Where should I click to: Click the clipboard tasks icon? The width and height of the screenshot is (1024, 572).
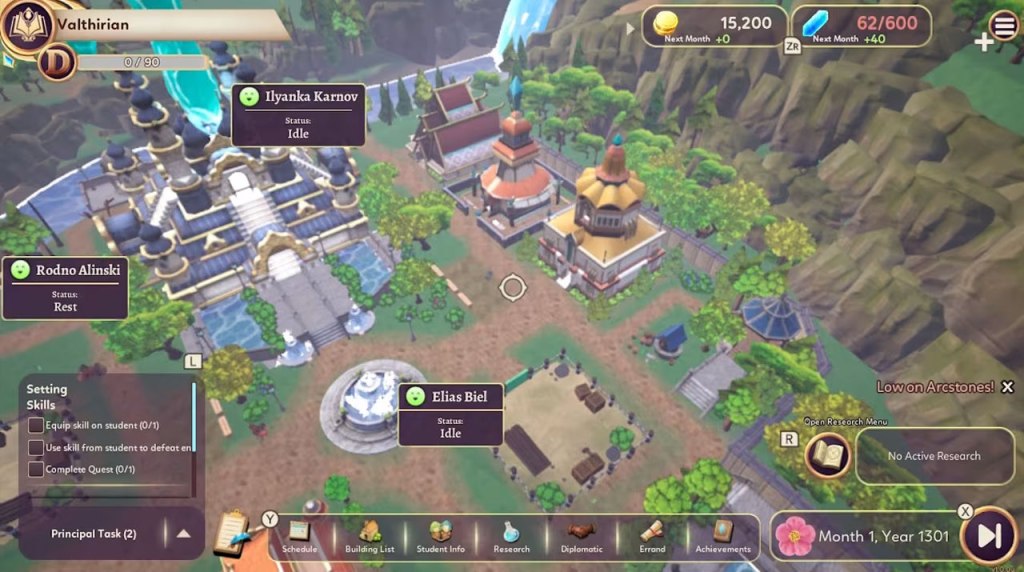pos(231,533)
